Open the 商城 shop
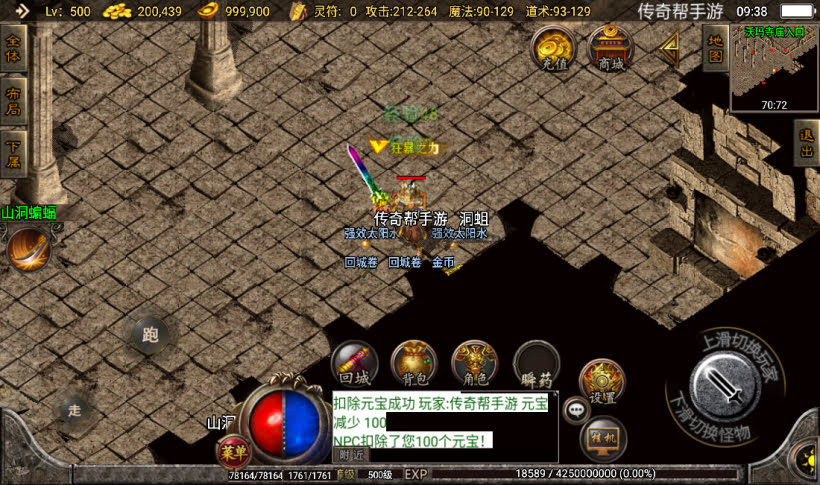 point(610,46)
